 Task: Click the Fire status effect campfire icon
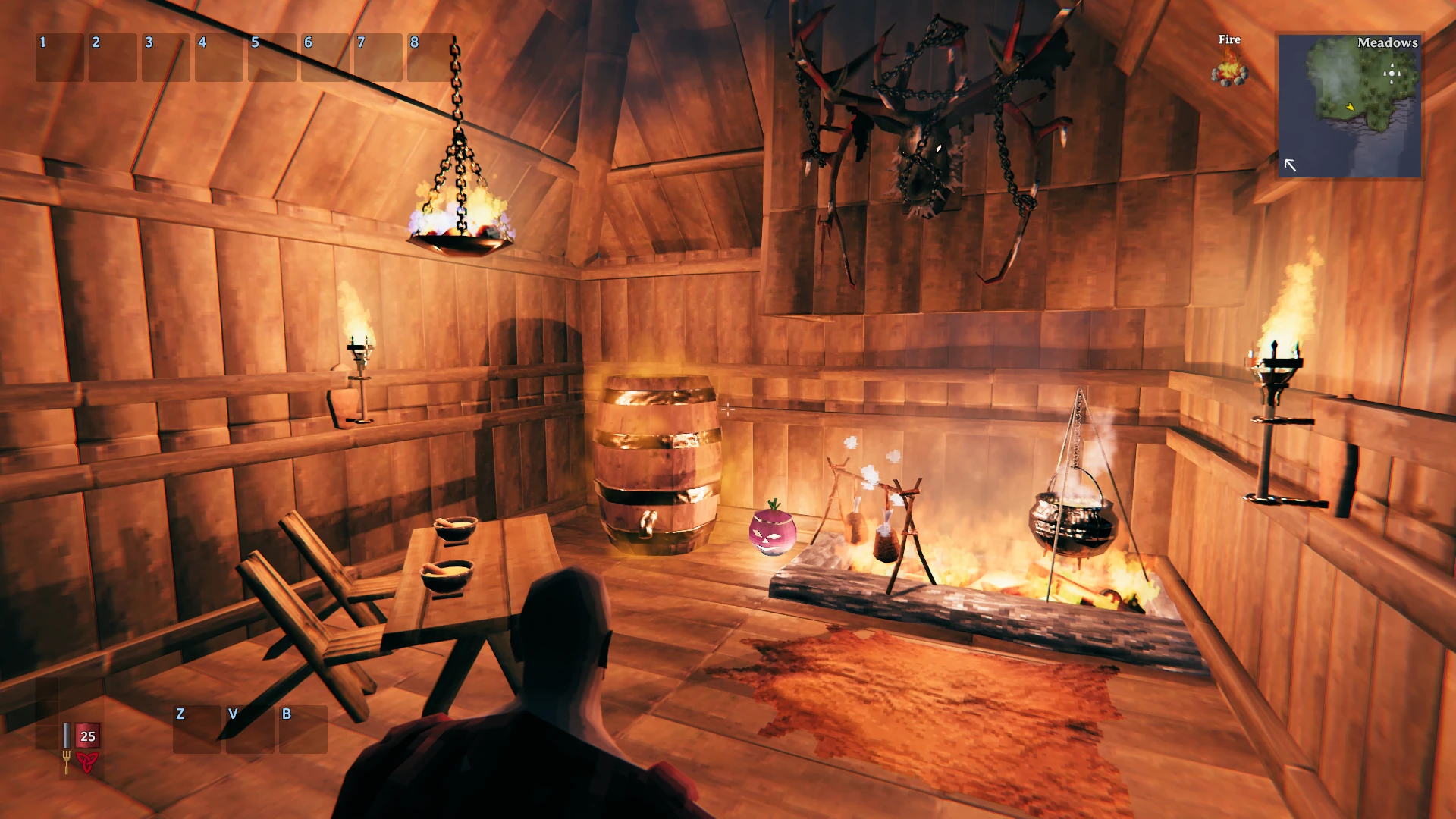point(1230,72)
